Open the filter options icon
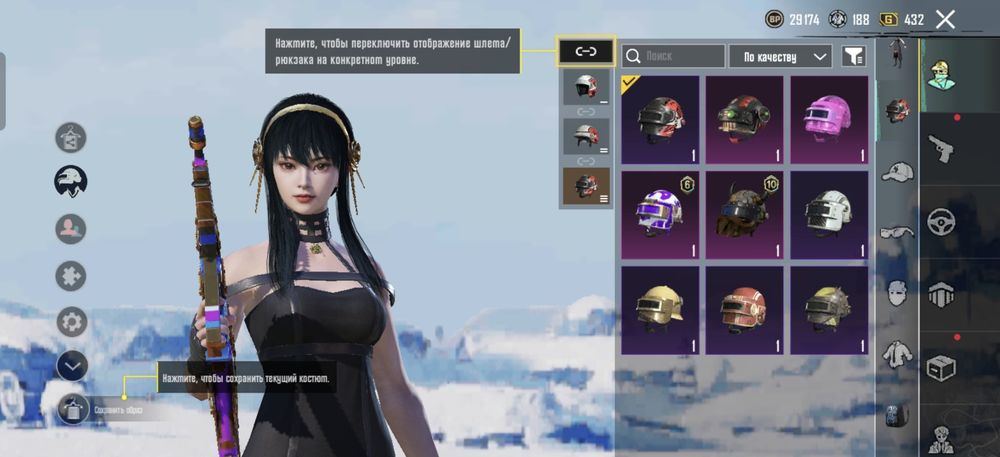The image size is (1000, 457). click(x=852, y=57)
